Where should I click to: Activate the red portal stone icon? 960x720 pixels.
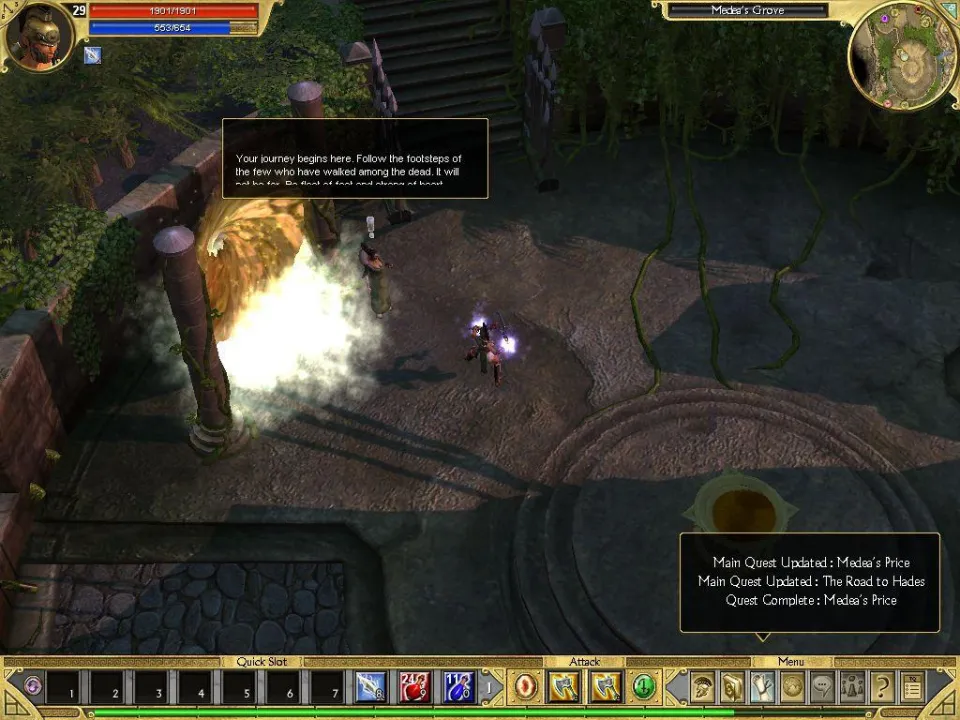coord(526,686)
